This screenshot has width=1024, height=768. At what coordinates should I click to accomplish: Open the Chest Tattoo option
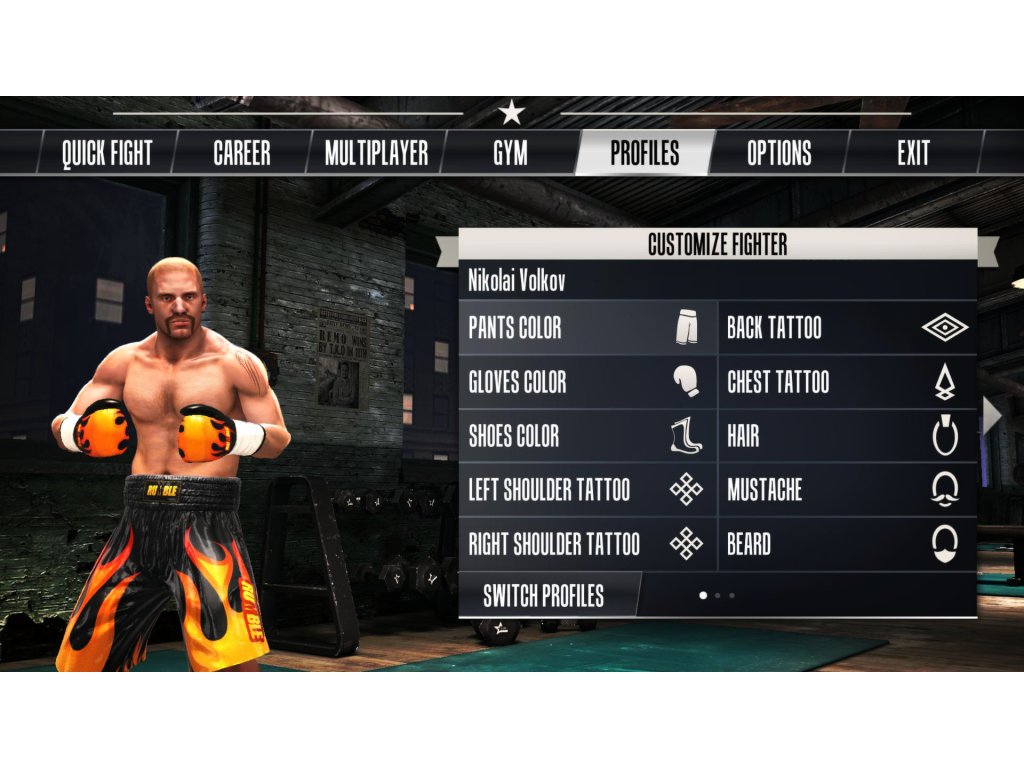[847, 382]
